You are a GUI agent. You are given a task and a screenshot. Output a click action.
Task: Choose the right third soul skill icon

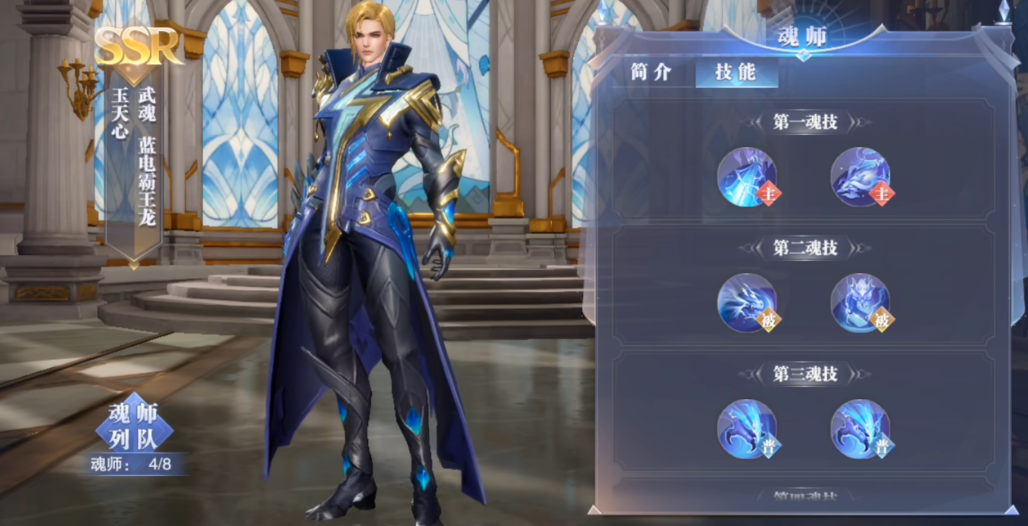(x=860, y=429)
